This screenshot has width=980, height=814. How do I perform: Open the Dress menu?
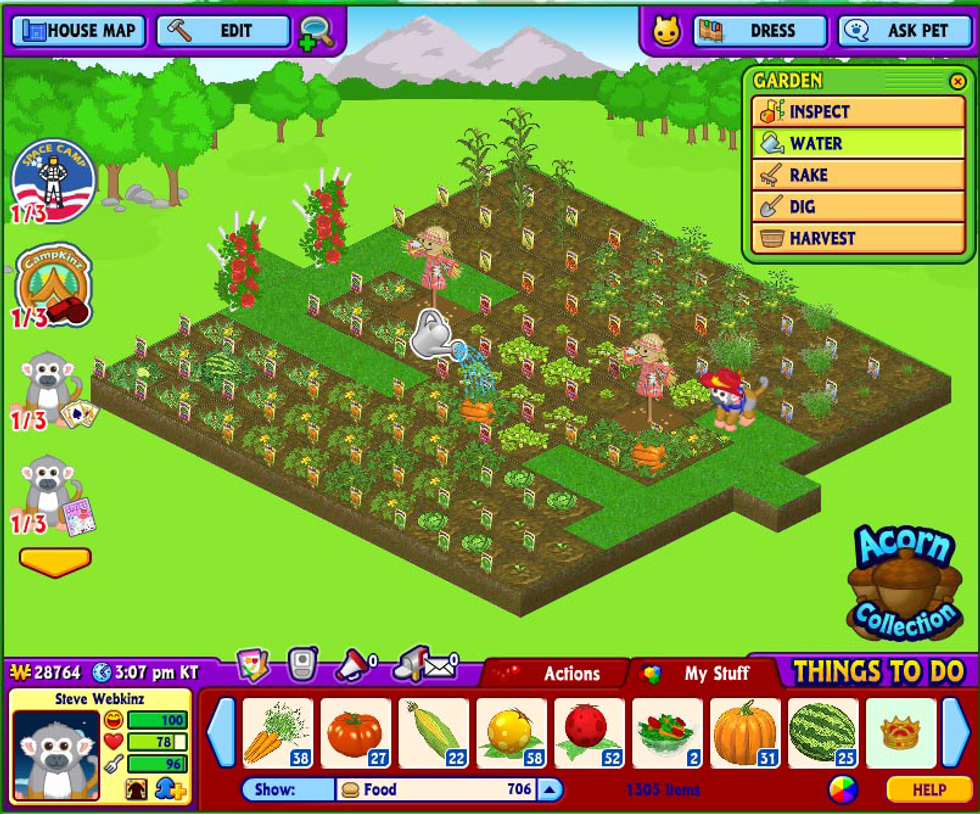760,31
